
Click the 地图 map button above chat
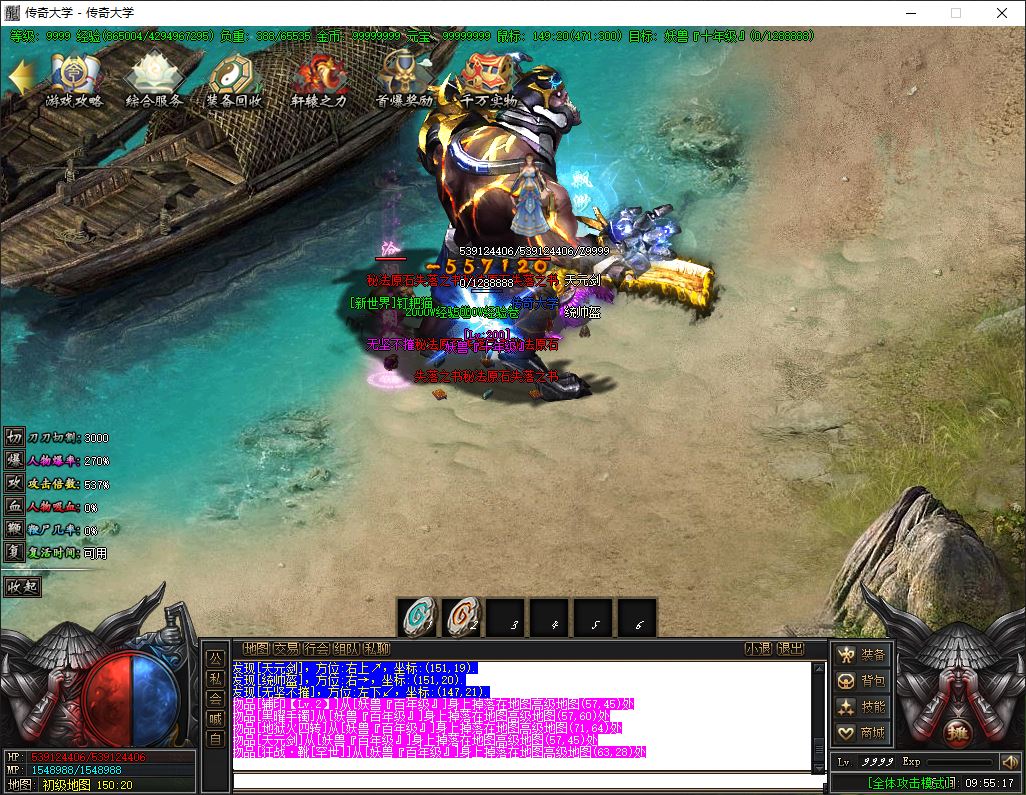coord(256,648)
